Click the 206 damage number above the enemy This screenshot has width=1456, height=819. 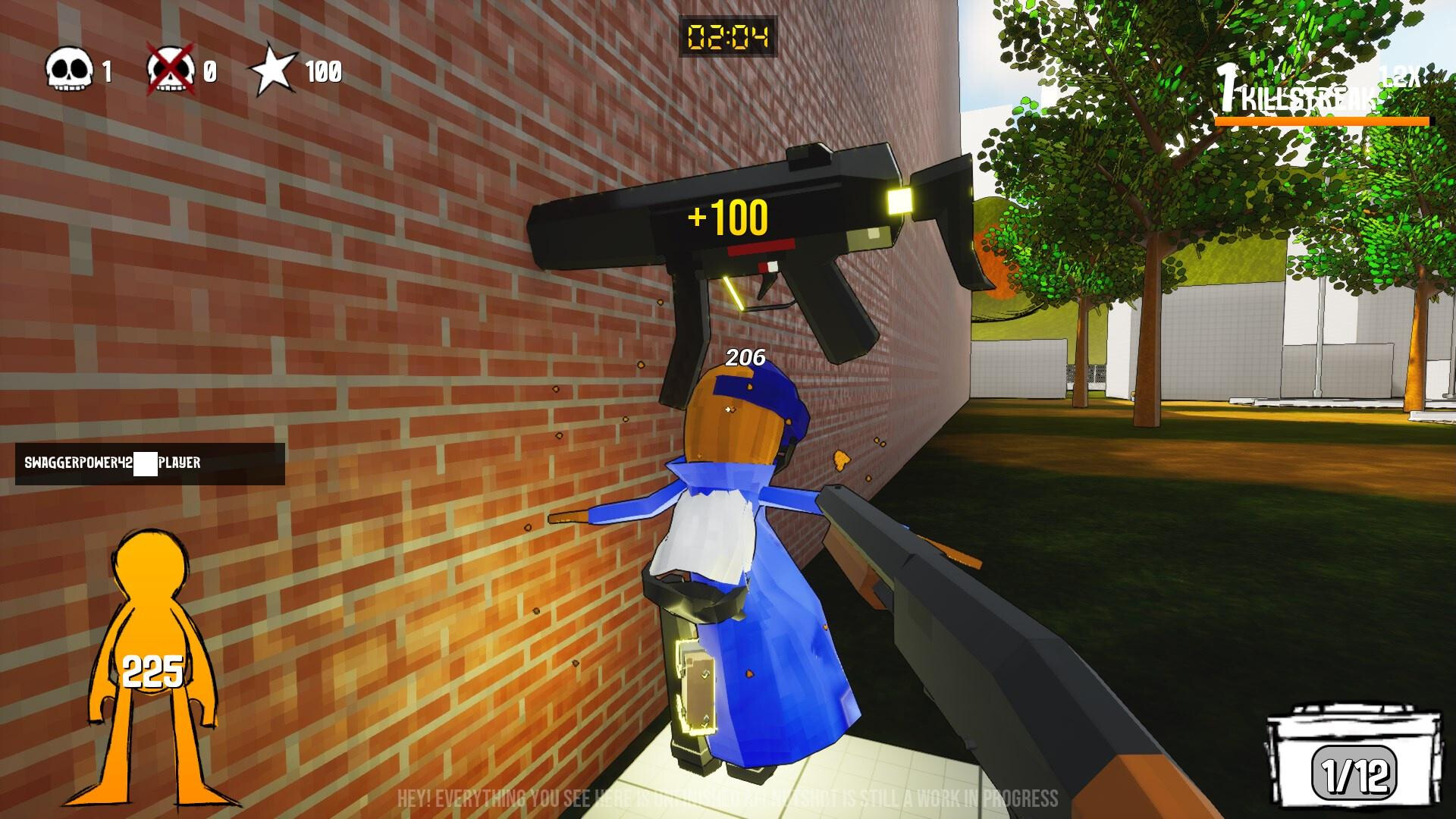click(745, 356)
